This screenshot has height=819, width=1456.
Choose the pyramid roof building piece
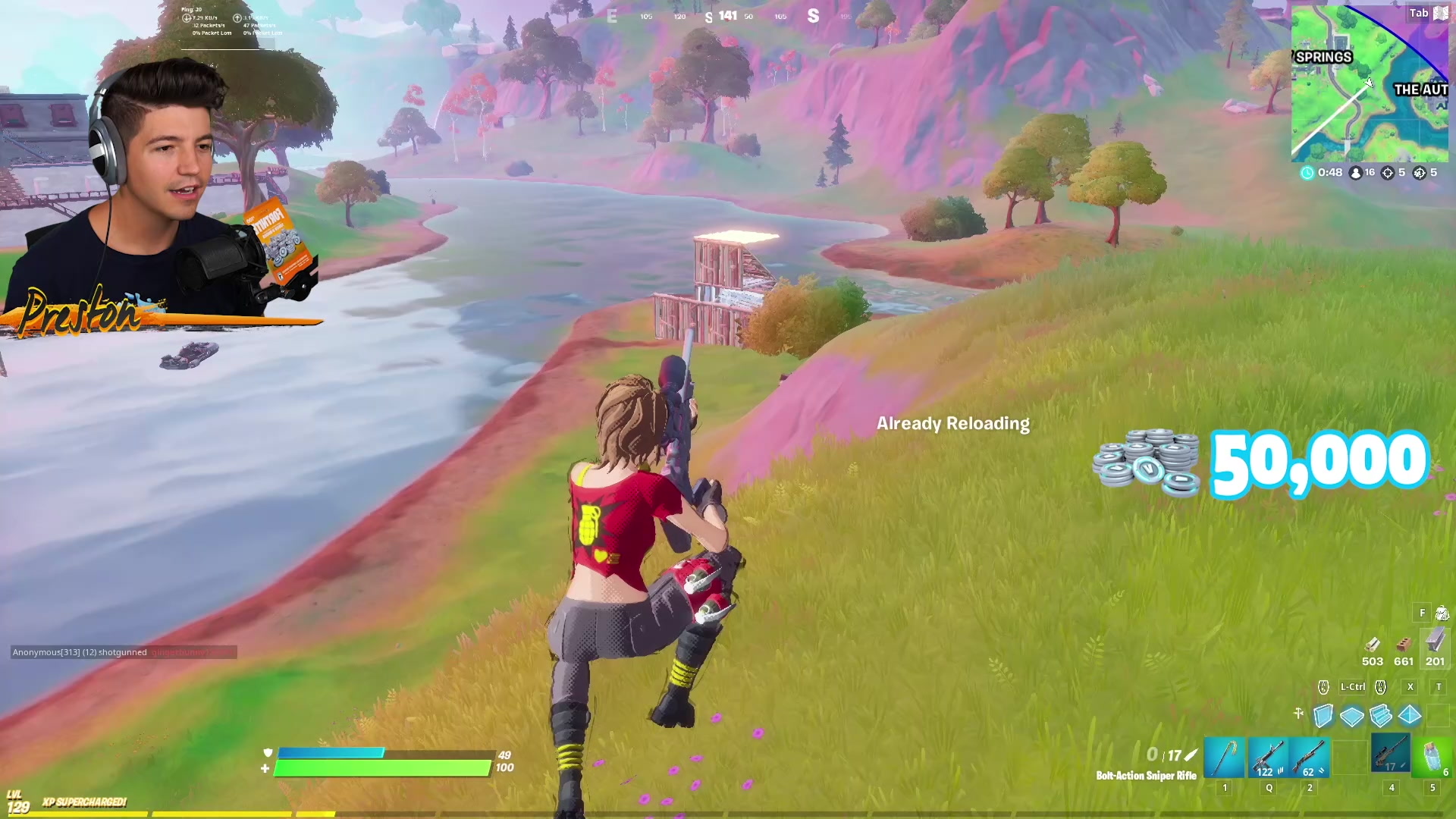1410,716
